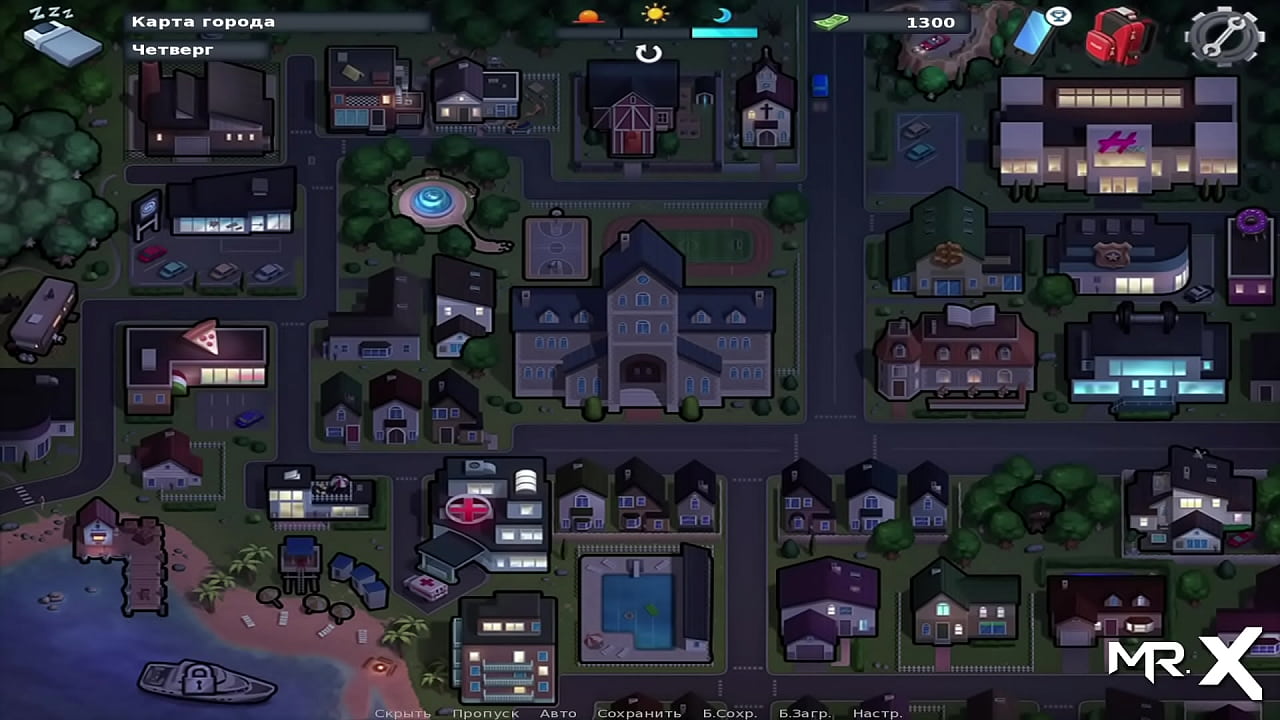Choose Б.Загр. quick load
The height and width of the screenshot is (720, 1280).
(805, 713)
